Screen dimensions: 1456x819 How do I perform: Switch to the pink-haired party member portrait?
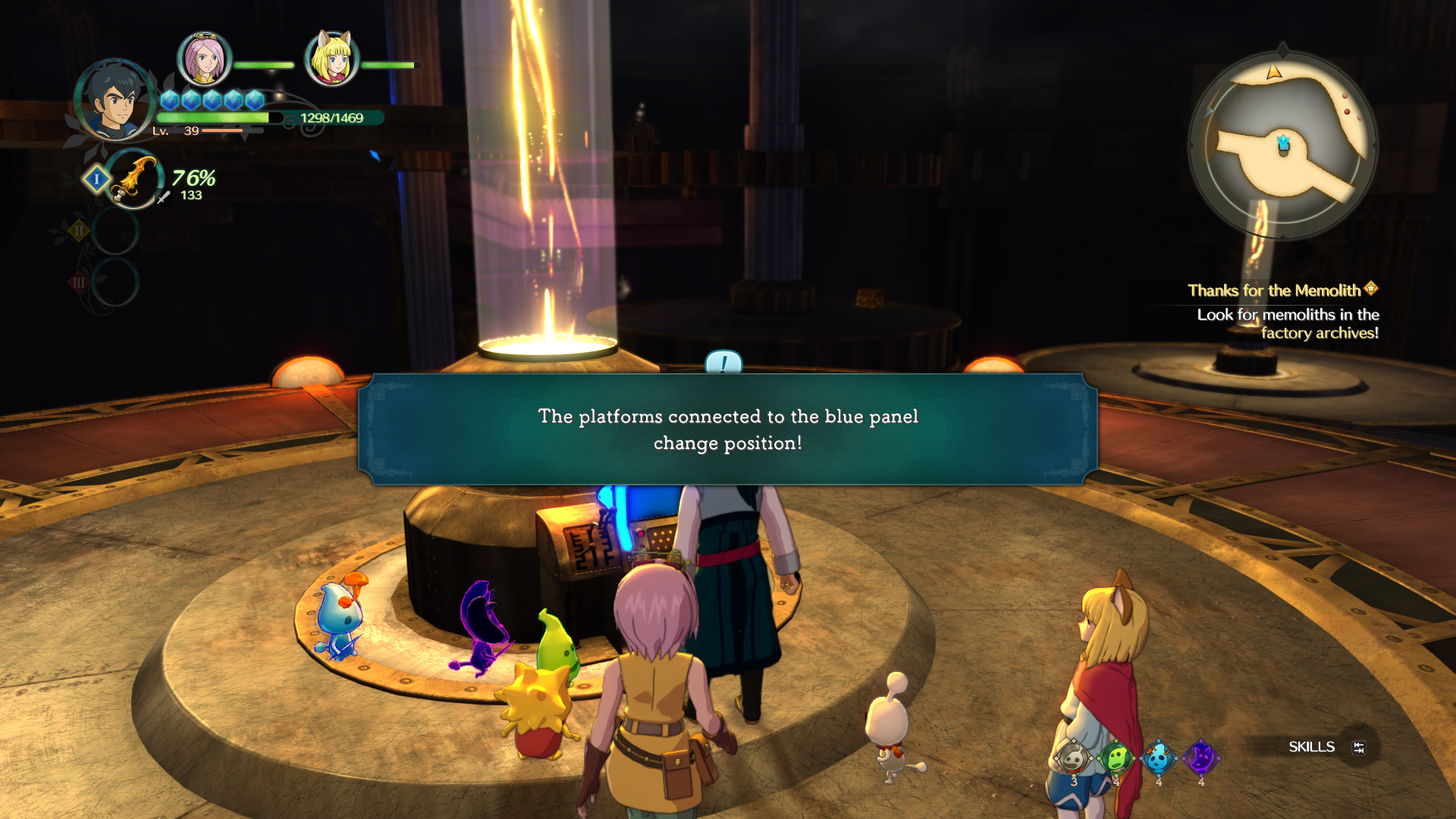(x=204, y=59)
